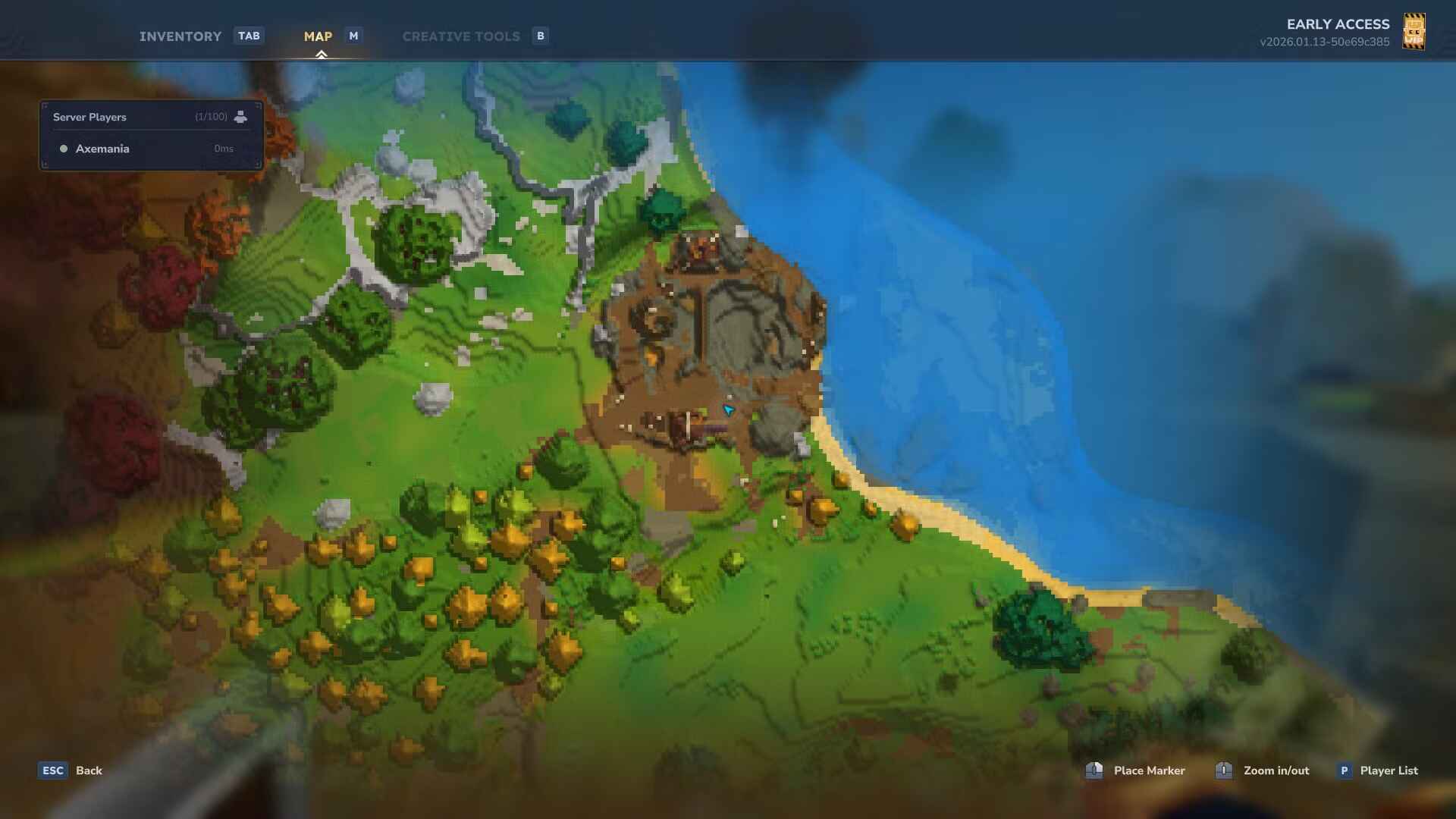Open the Place Marker tool
This screenshot has height=819, width=1456.
point(1094,770)
